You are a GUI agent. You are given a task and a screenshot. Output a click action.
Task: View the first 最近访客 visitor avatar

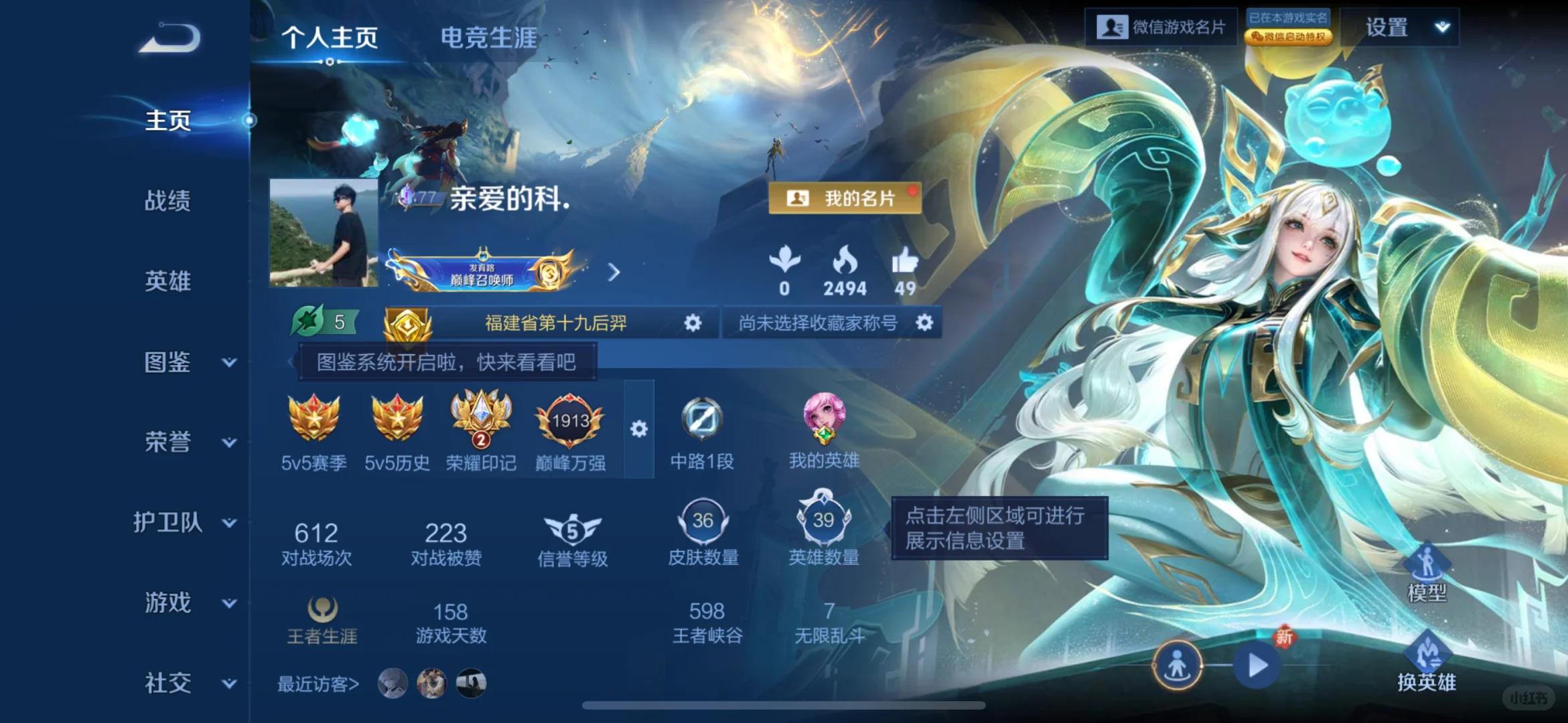[x=394, y=684]
